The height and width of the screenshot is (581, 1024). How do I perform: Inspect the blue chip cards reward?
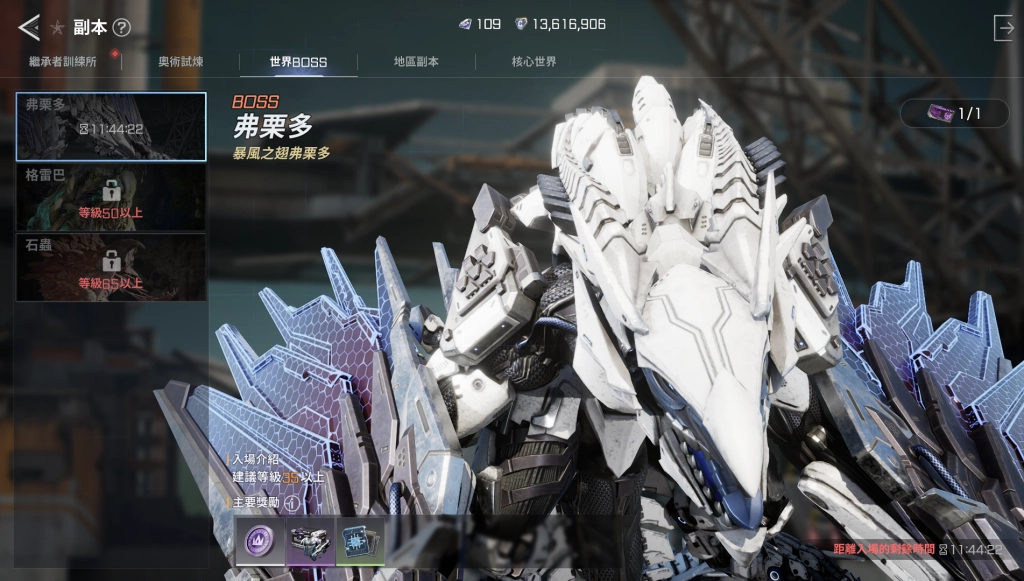point(360,541)
